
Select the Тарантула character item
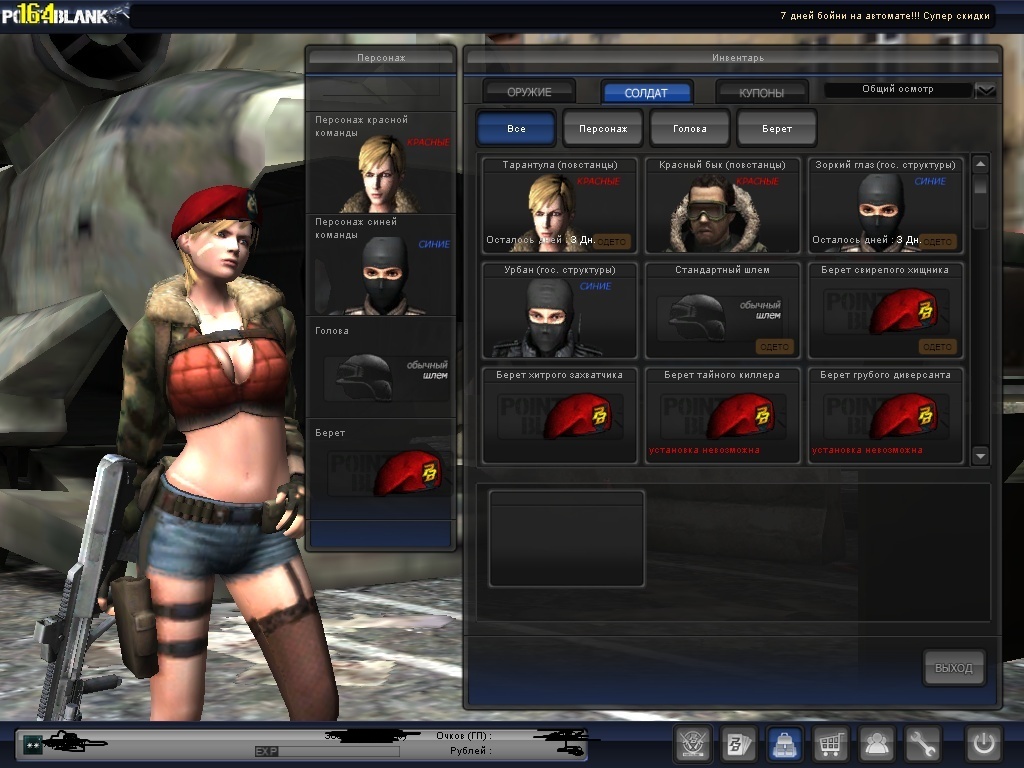pyautogui.click(x=560, y=205)
